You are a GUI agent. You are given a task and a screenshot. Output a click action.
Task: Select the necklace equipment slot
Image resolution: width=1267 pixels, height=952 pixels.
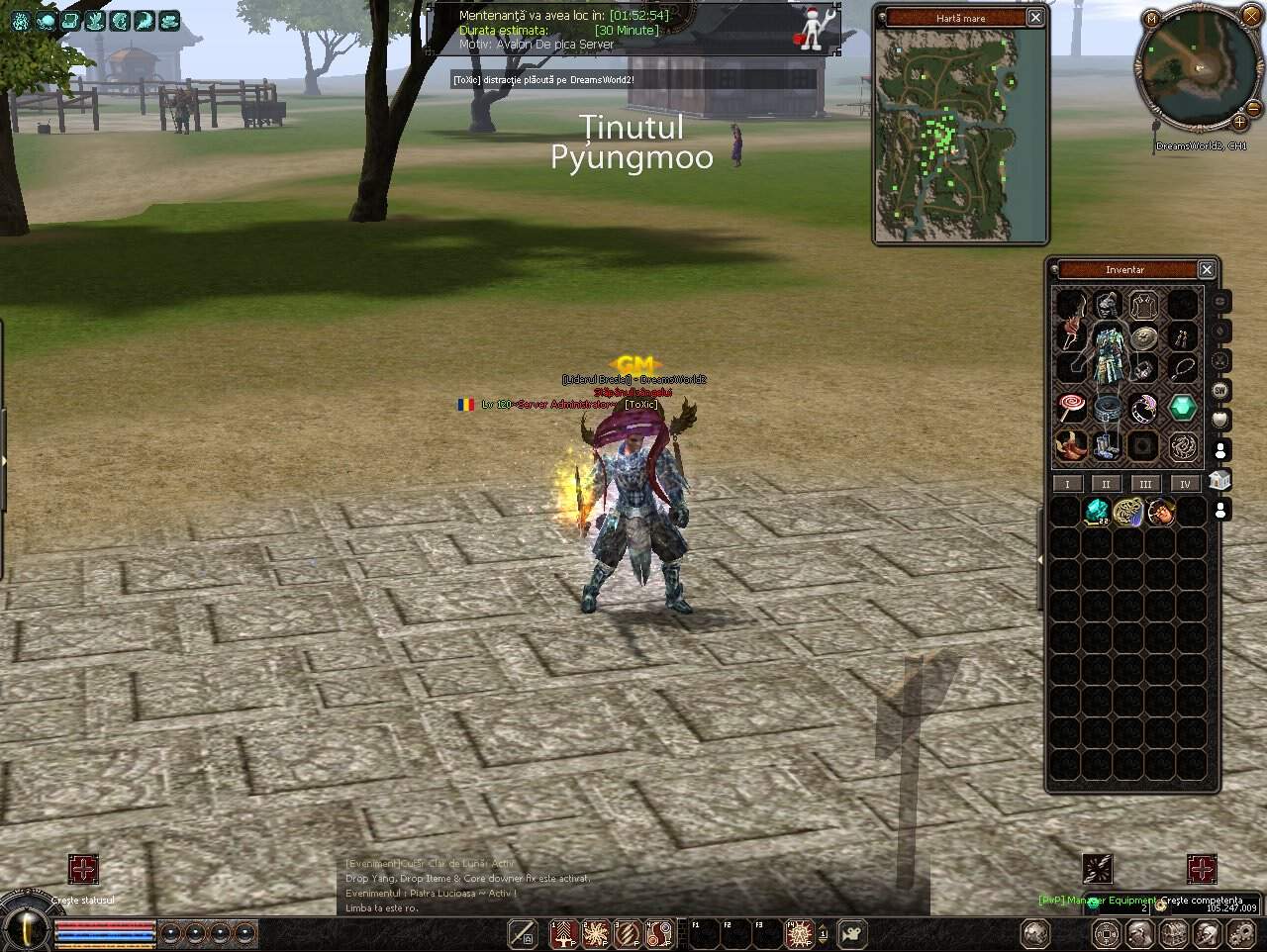point(1182,369)
